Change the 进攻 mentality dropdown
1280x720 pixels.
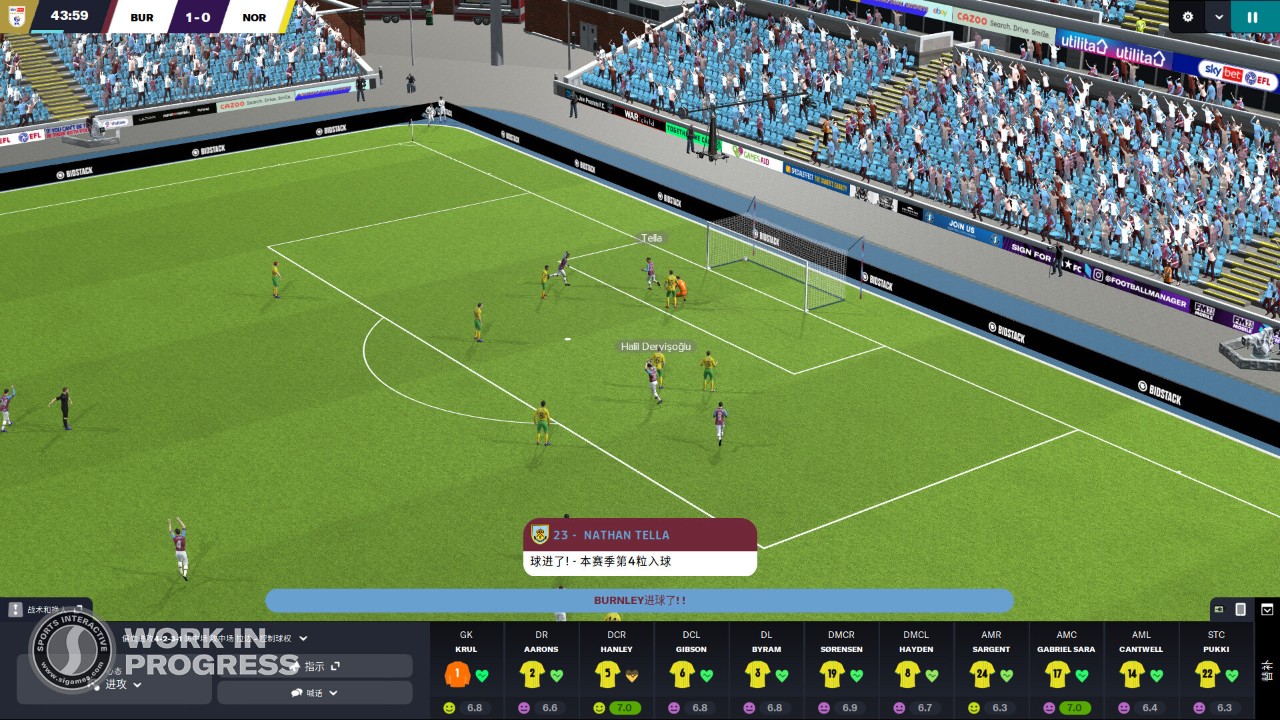[x=123, y=684]
